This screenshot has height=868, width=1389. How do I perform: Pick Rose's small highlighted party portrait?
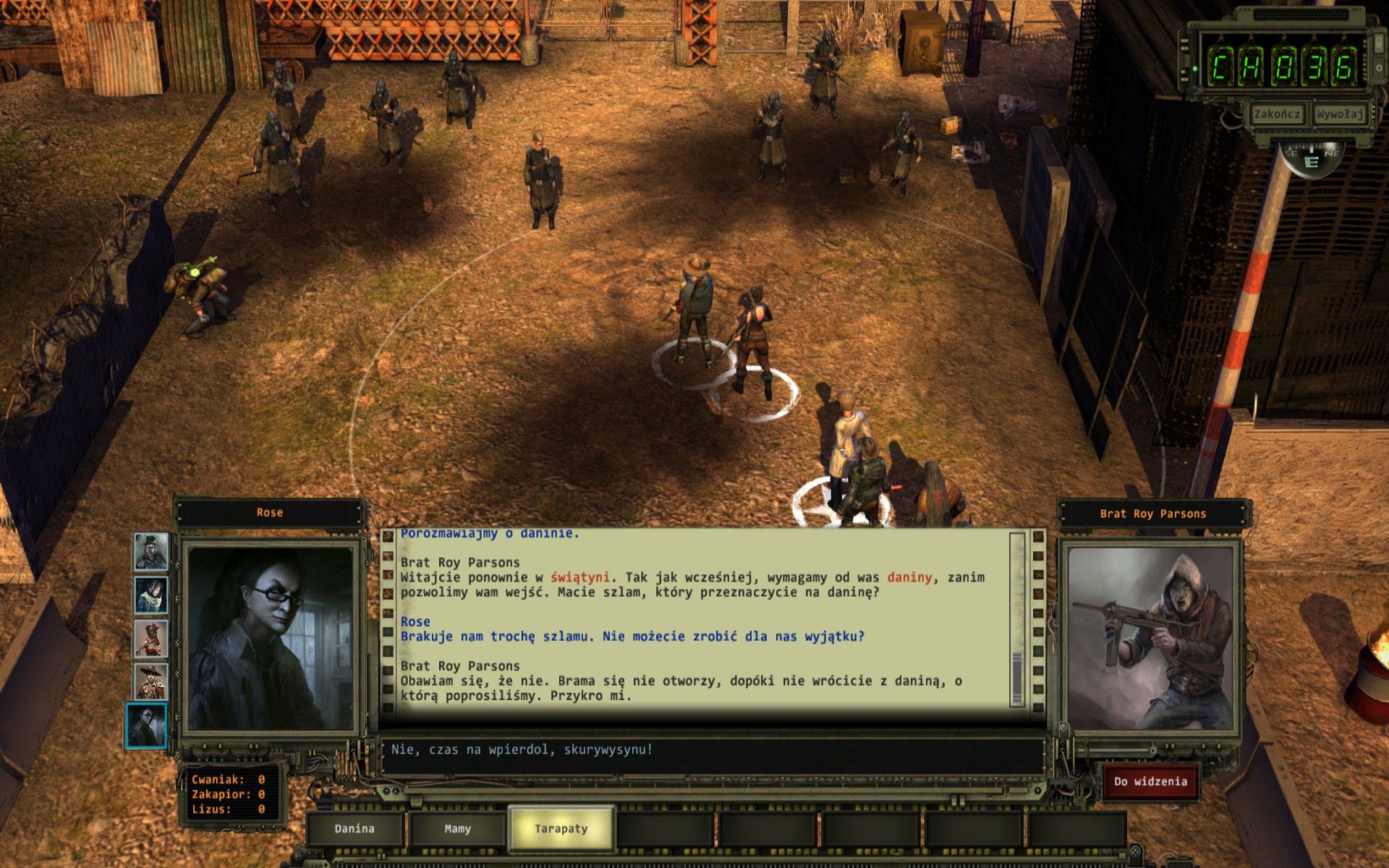click(x=147, y=726)
